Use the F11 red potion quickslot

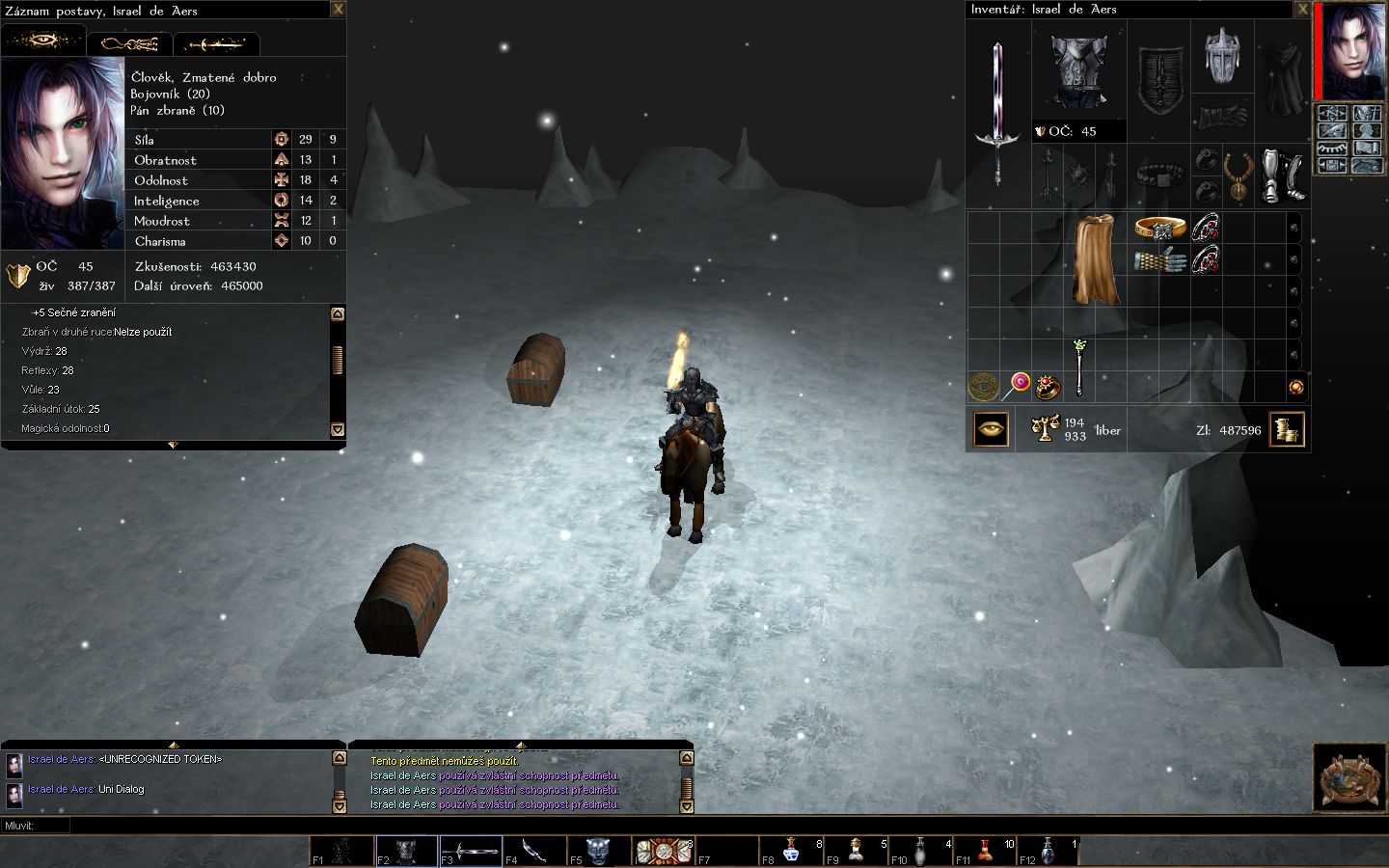coord(985,850)
